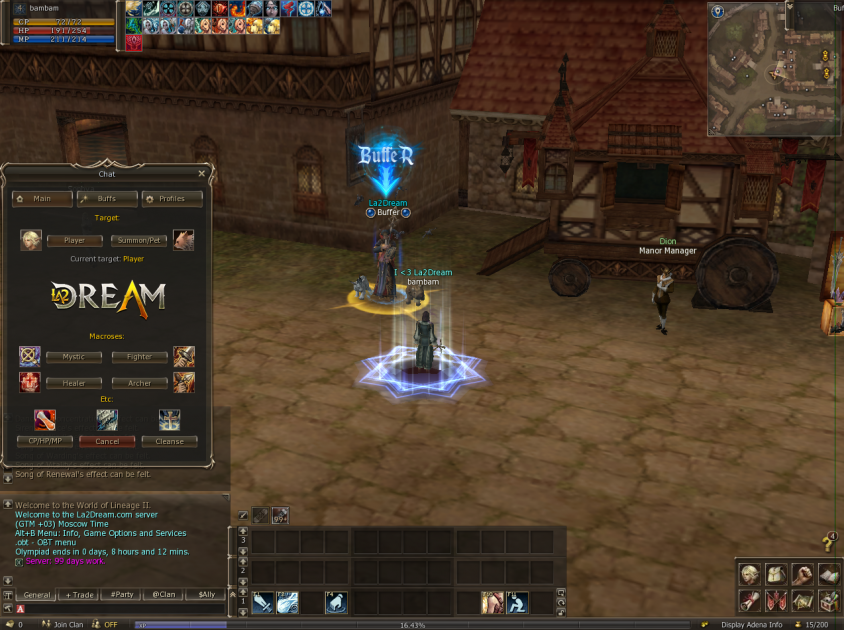Click the Join Clan button

pyautogui.click(x=67, y=624)
